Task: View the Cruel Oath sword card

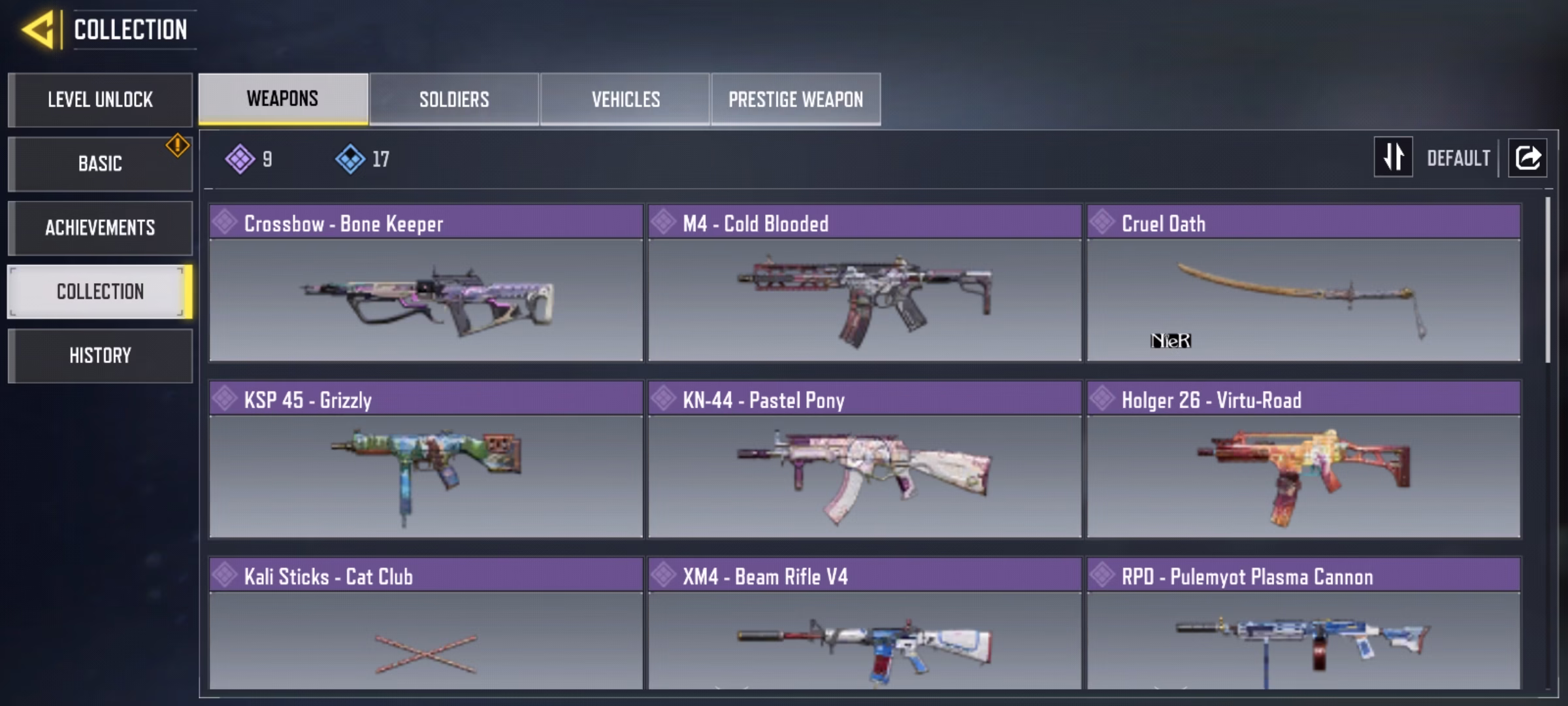Action: [x=1303, y=284]
